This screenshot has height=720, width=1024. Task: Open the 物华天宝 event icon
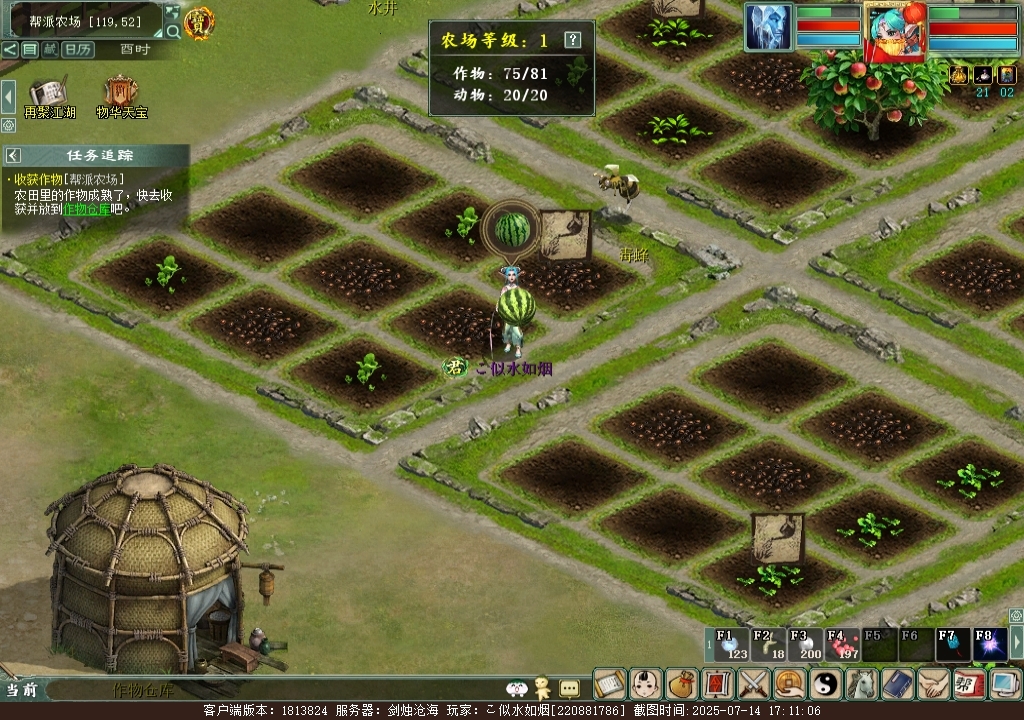point(121,97)
